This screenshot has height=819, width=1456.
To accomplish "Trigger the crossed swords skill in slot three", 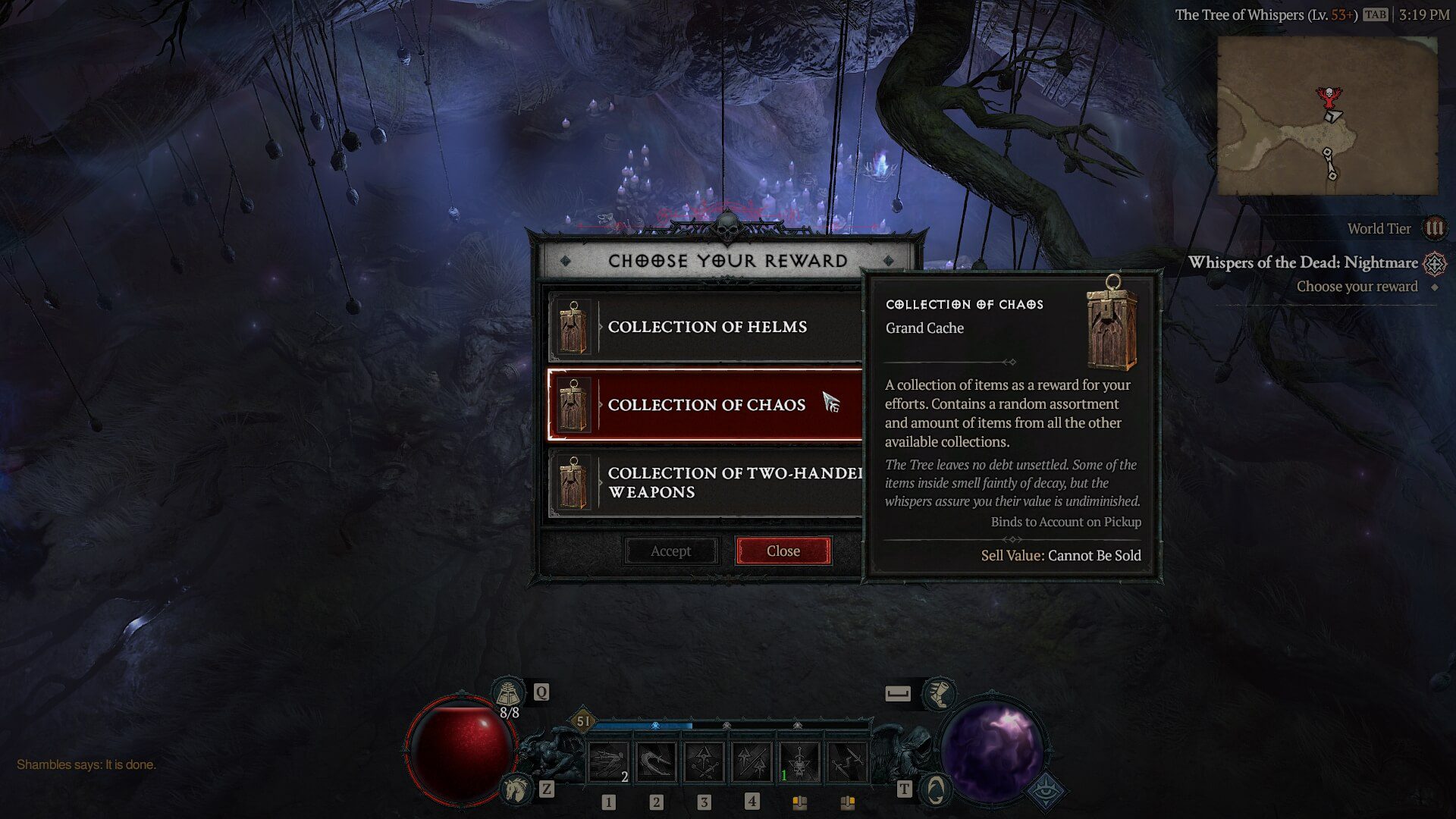I will pyautogui.click(x=704, y=762).
